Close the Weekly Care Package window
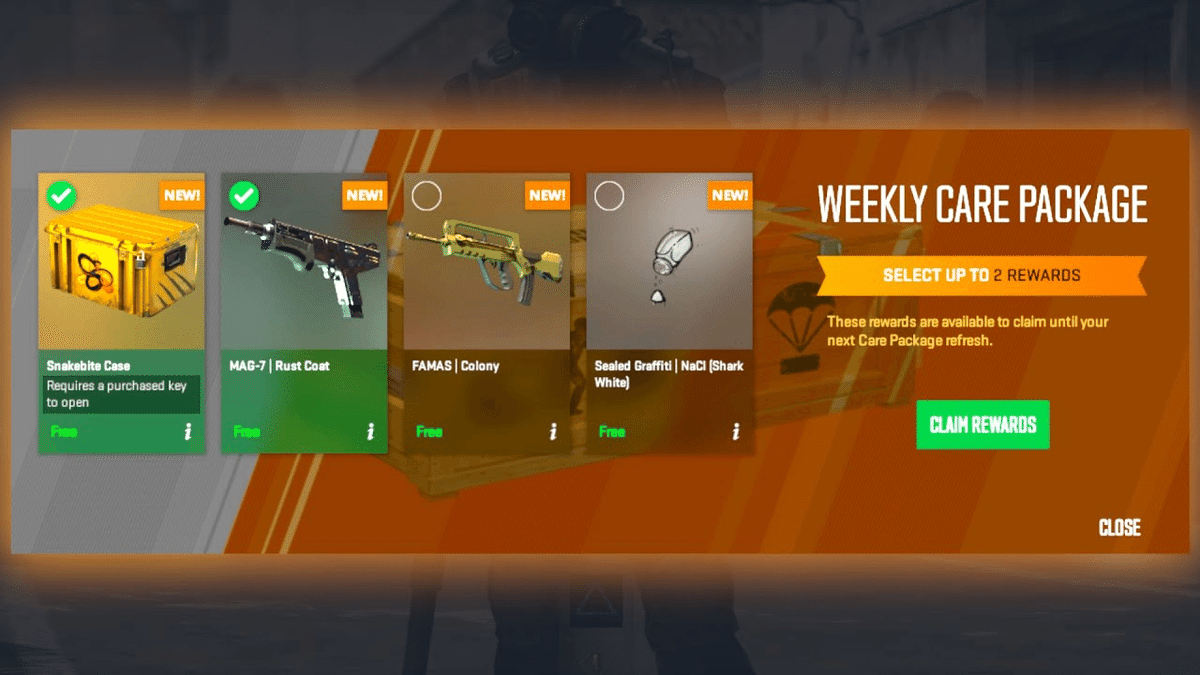 1119,527
